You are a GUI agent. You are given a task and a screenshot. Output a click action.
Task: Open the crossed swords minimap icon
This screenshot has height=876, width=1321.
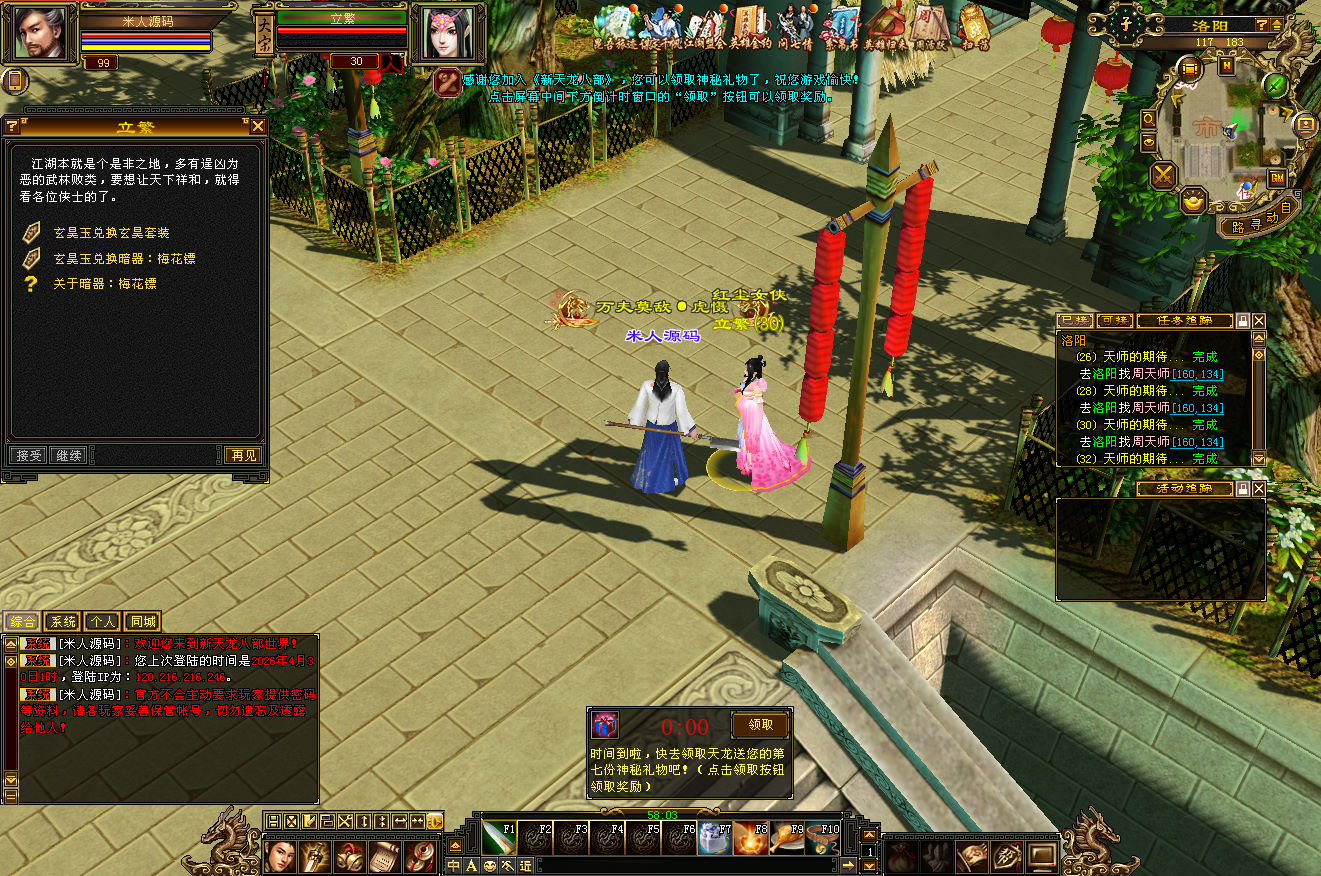(1164, 176)
